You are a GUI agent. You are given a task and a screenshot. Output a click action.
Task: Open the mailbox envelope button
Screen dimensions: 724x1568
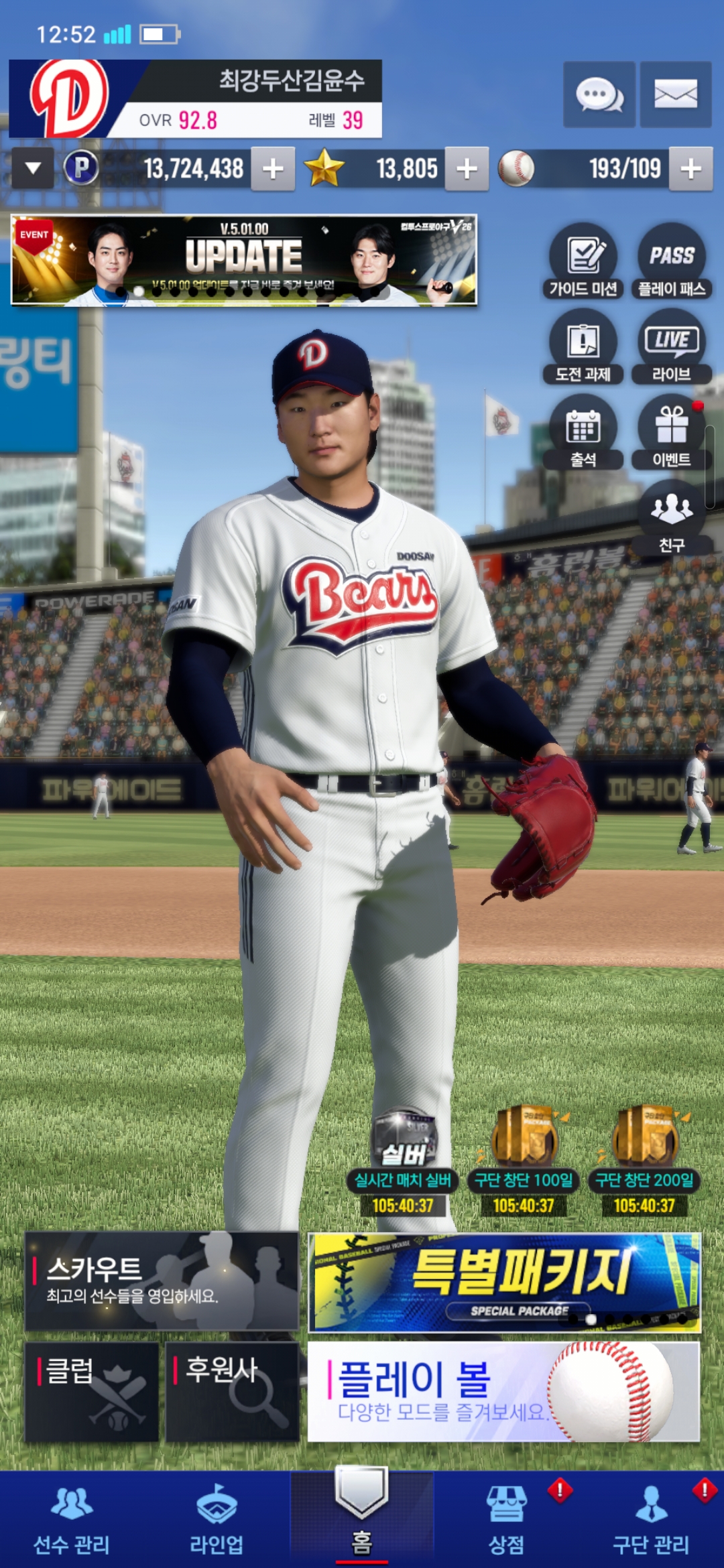tap(675, 94)
